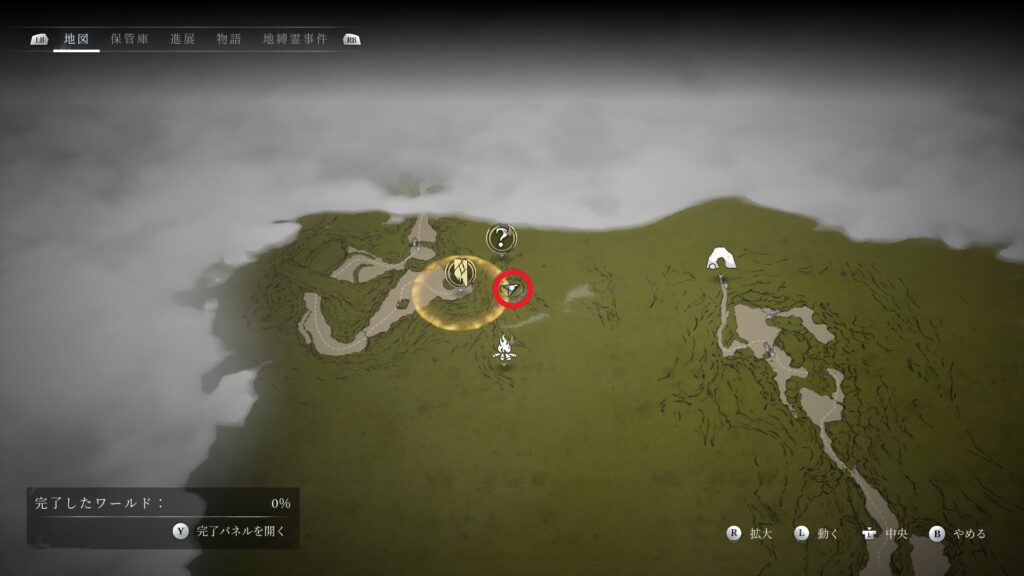Show the 物語 story tab
This screenshot has height=576, width=1024.
tap(229, 40)
